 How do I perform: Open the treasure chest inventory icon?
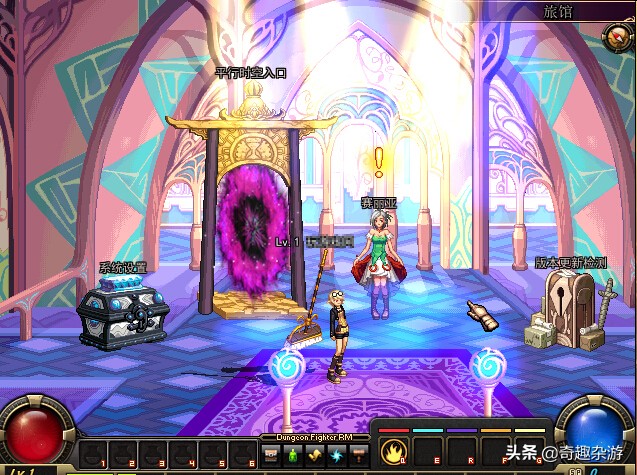point(271,456)
